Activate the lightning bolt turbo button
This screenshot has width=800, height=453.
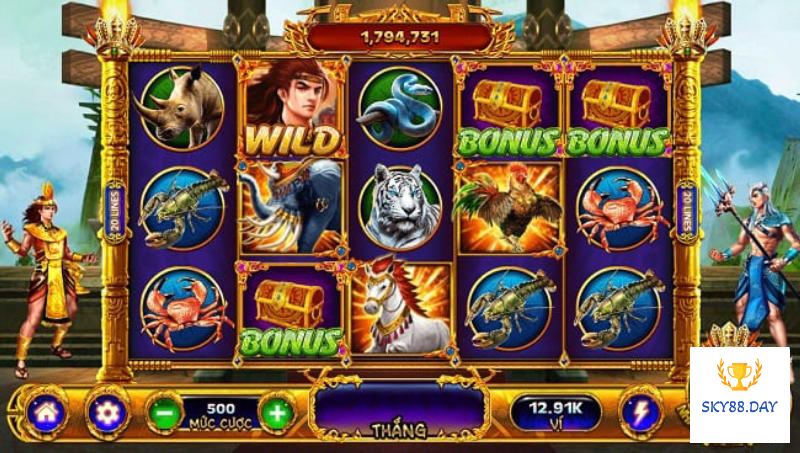(x=639, y=411)
